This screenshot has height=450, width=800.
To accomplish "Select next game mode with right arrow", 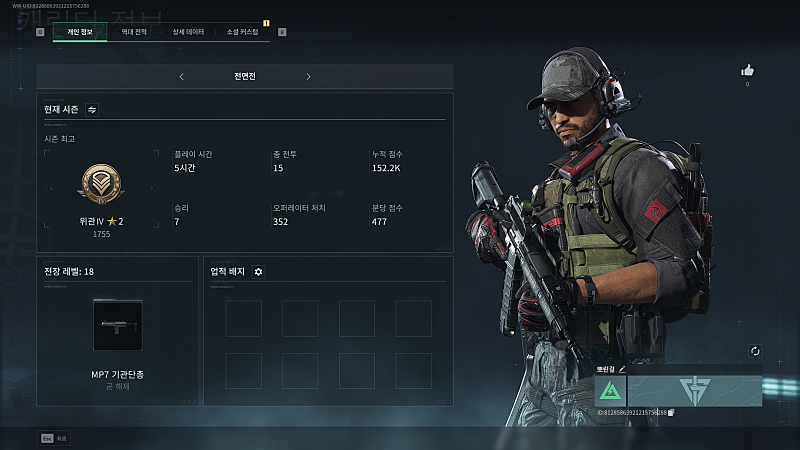I will pos(308,76).
